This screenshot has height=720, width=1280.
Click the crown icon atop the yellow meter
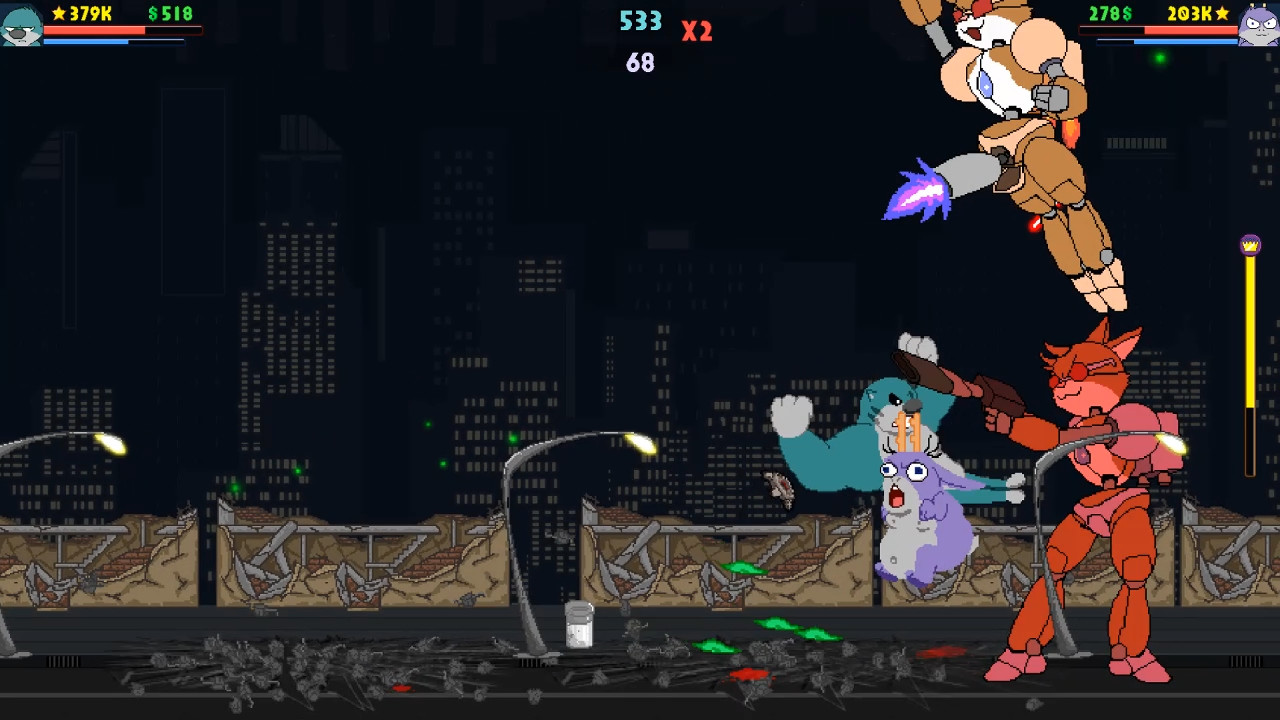[x=1250, y=244]
